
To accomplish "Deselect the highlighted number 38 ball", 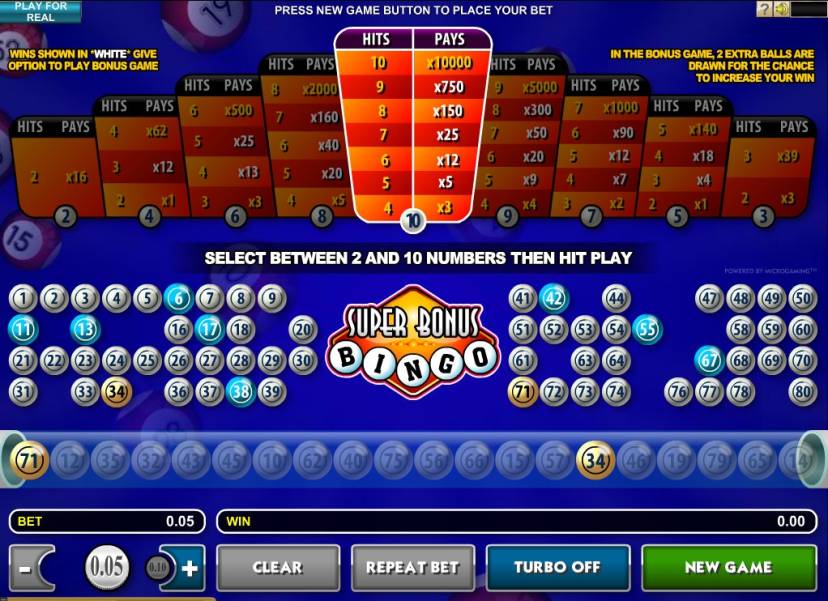I will point(240,391).
